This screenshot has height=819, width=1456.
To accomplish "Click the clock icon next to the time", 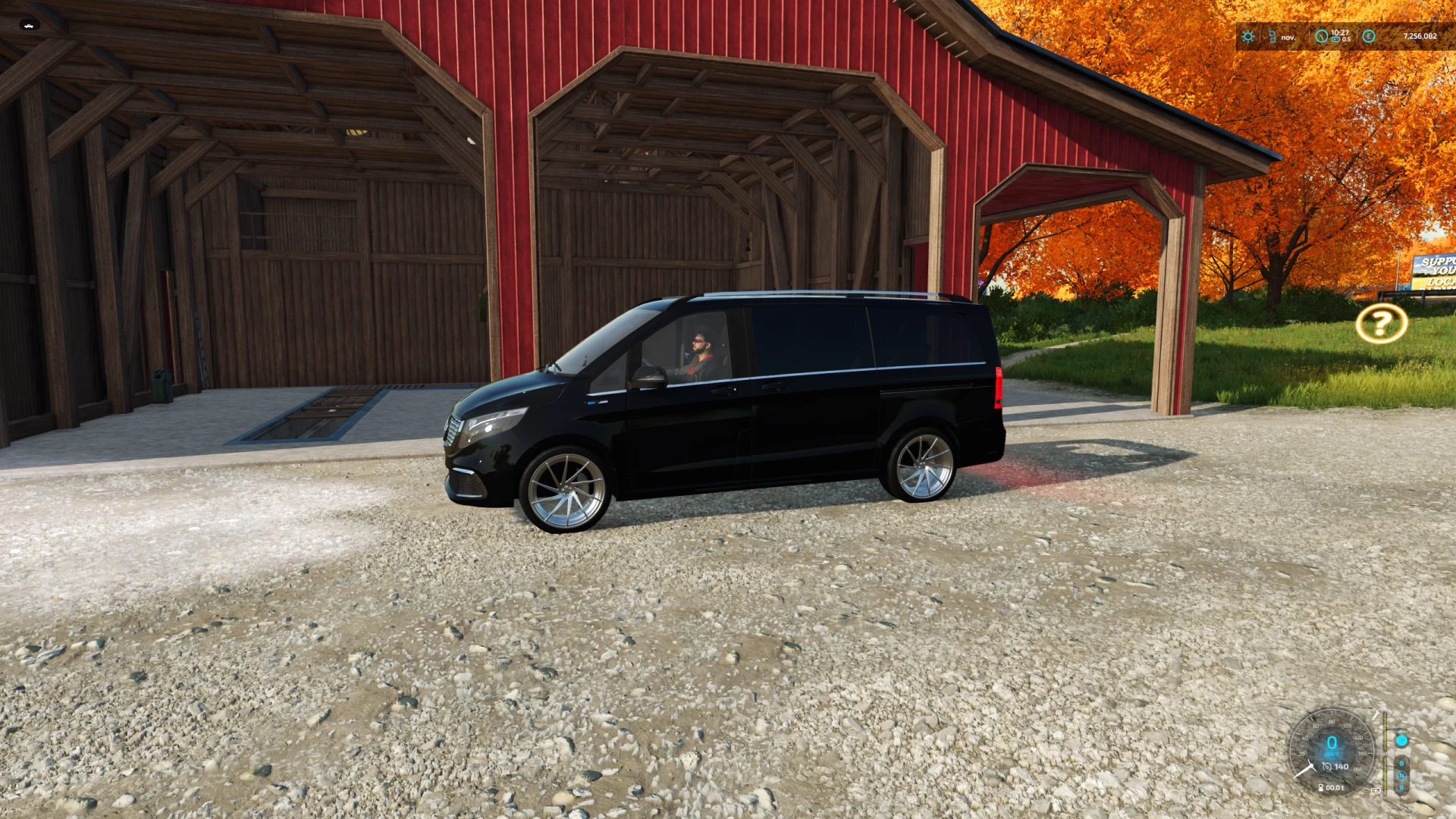I will tap(1322, 36).
